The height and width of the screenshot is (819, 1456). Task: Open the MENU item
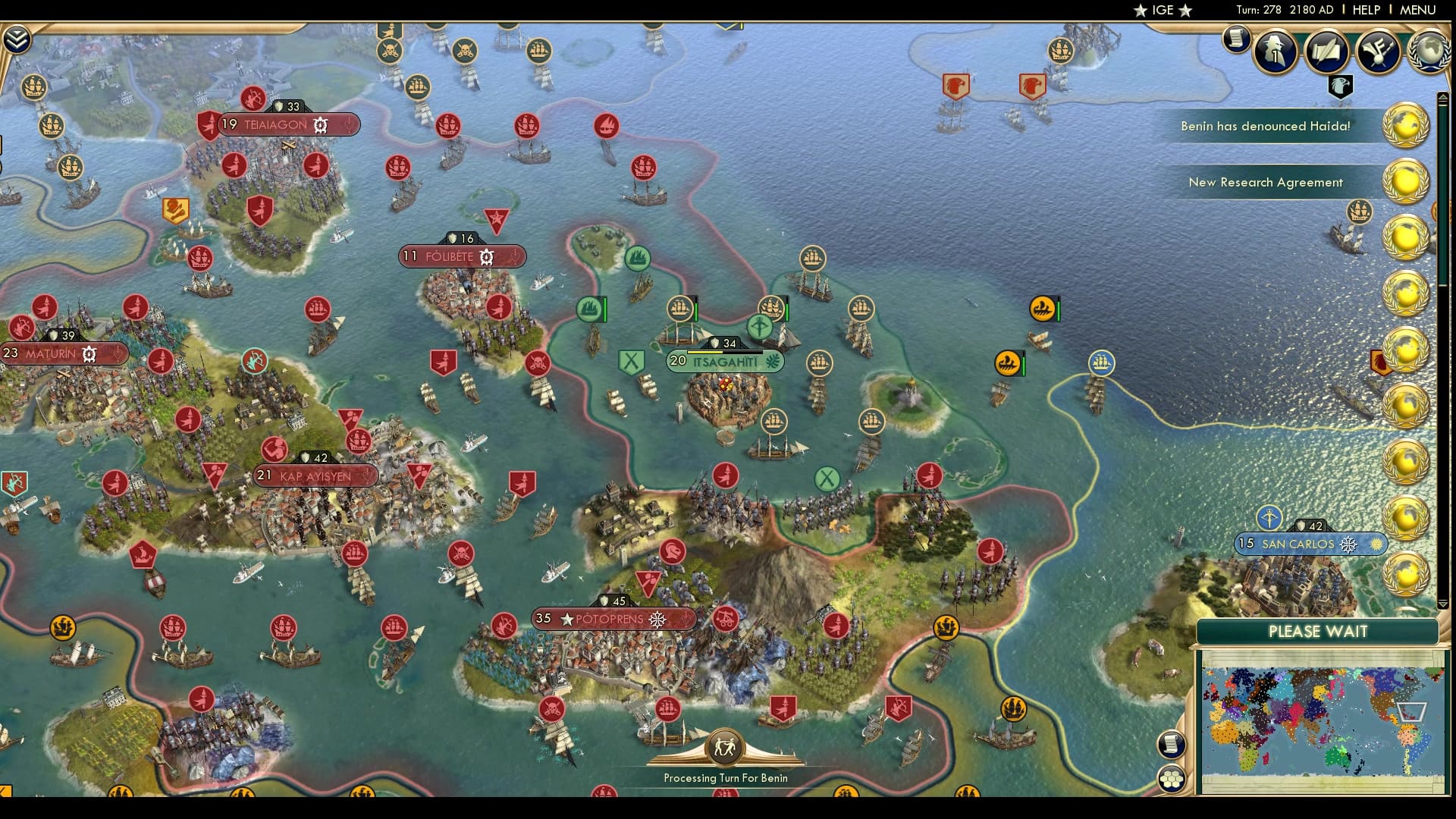(x=1417, y=11)
